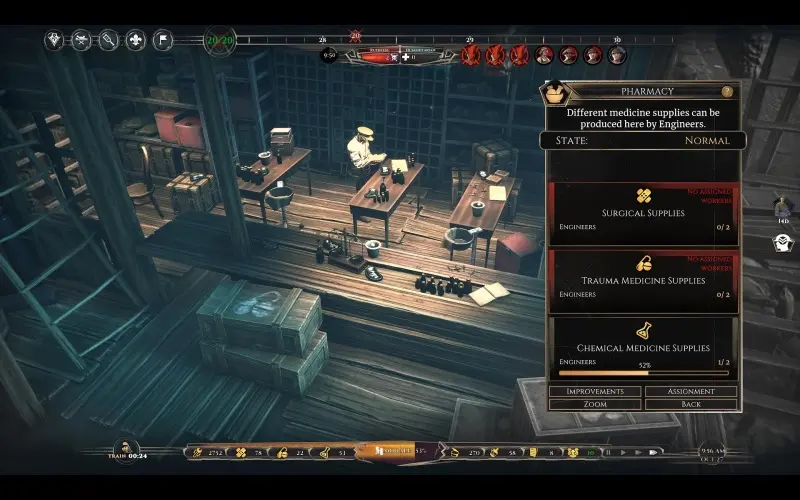
Task: Go back from the Pharmacy panel
Action: click(691, 404)
